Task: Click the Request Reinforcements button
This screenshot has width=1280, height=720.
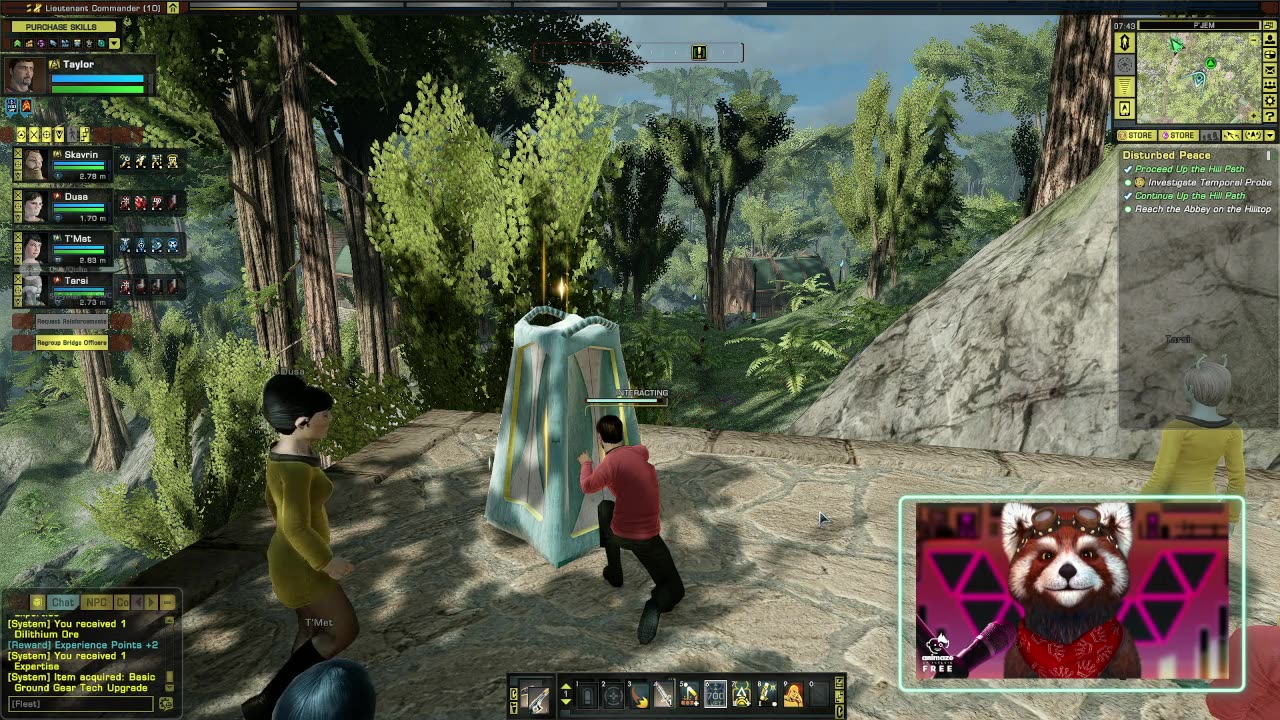Action: [x=71, y=321]
